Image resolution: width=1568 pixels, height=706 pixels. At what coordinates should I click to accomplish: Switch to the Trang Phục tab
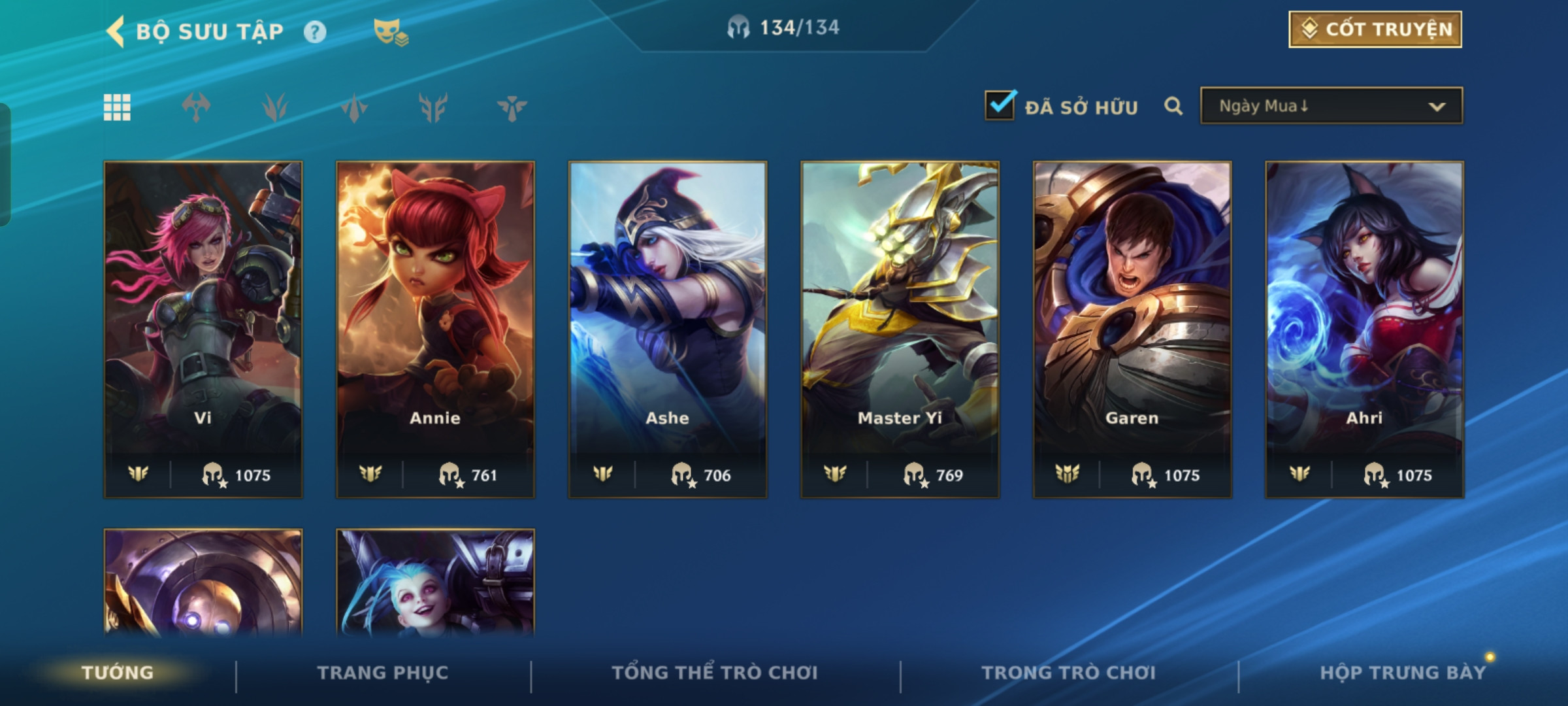383,673
